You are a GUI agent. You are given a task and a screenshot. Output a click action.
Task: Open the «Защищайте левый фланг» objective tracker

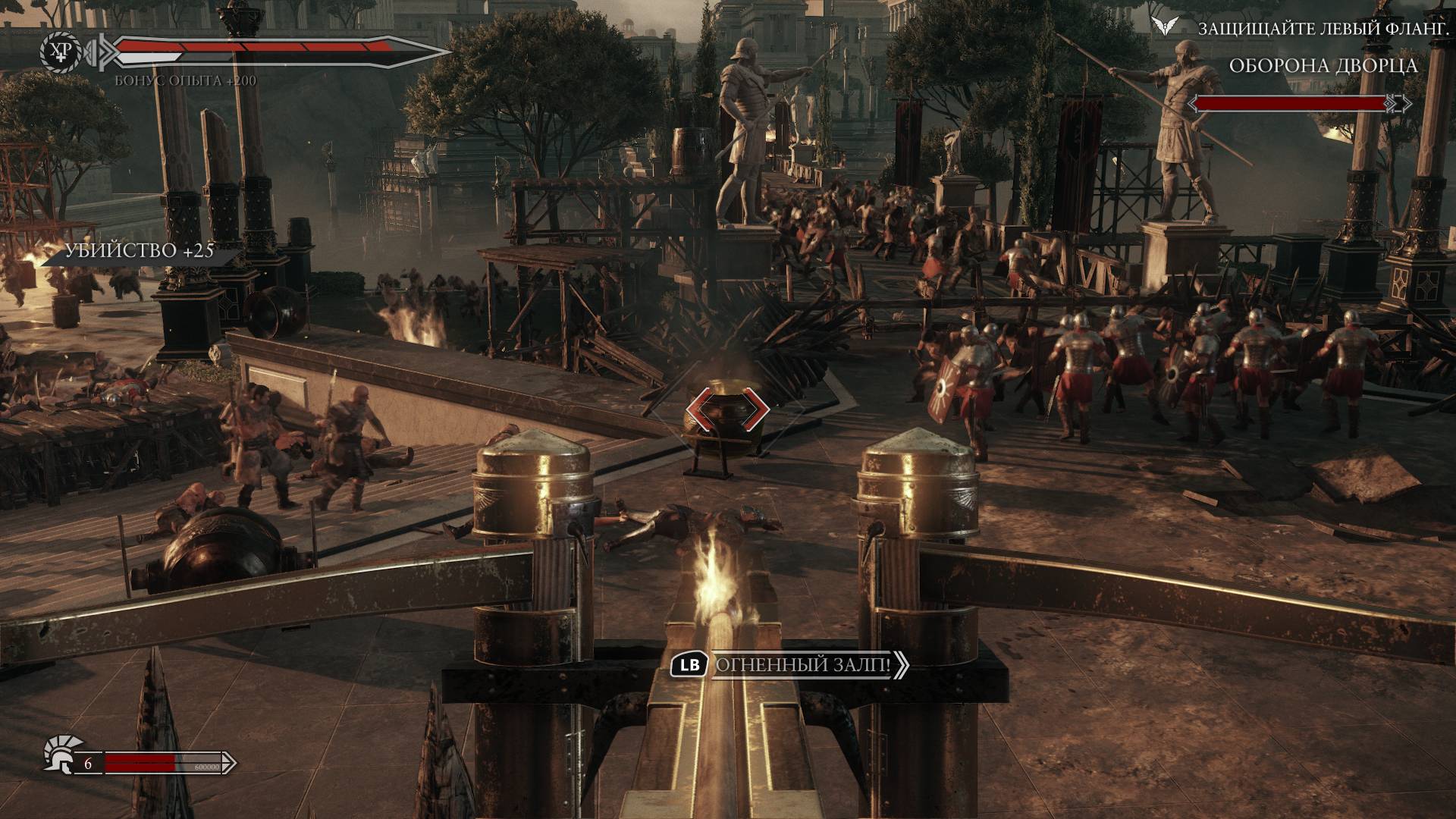(1307, 29)
